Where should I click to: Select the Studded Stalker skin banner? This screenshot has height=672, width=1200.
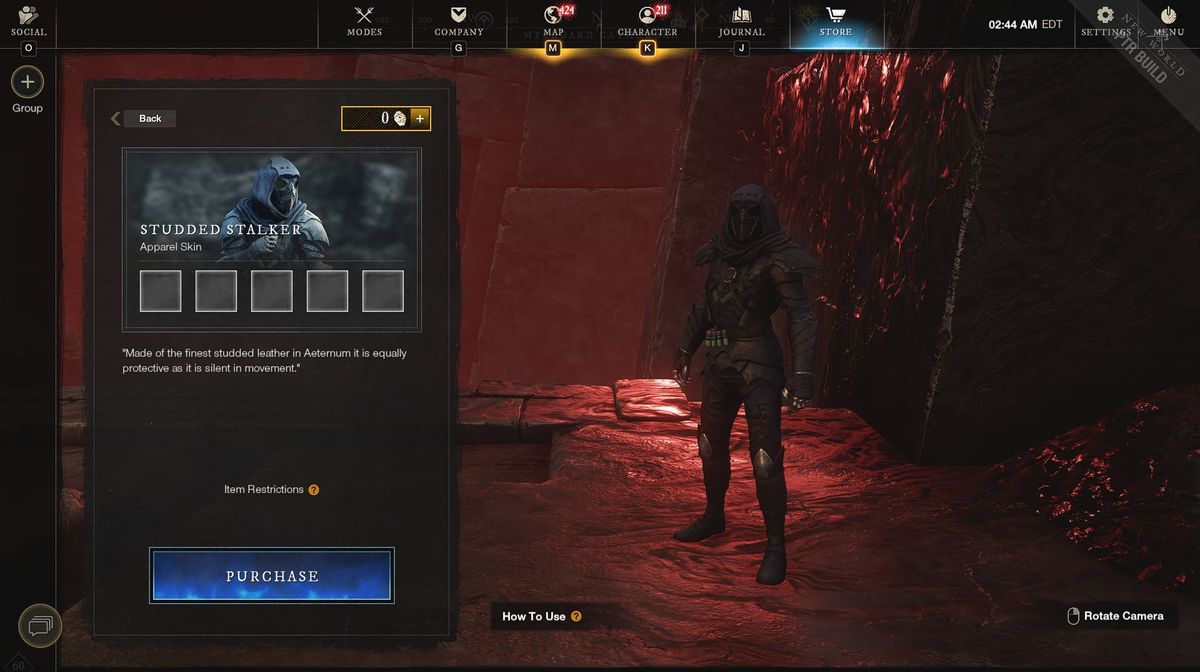tap(272, 206)
